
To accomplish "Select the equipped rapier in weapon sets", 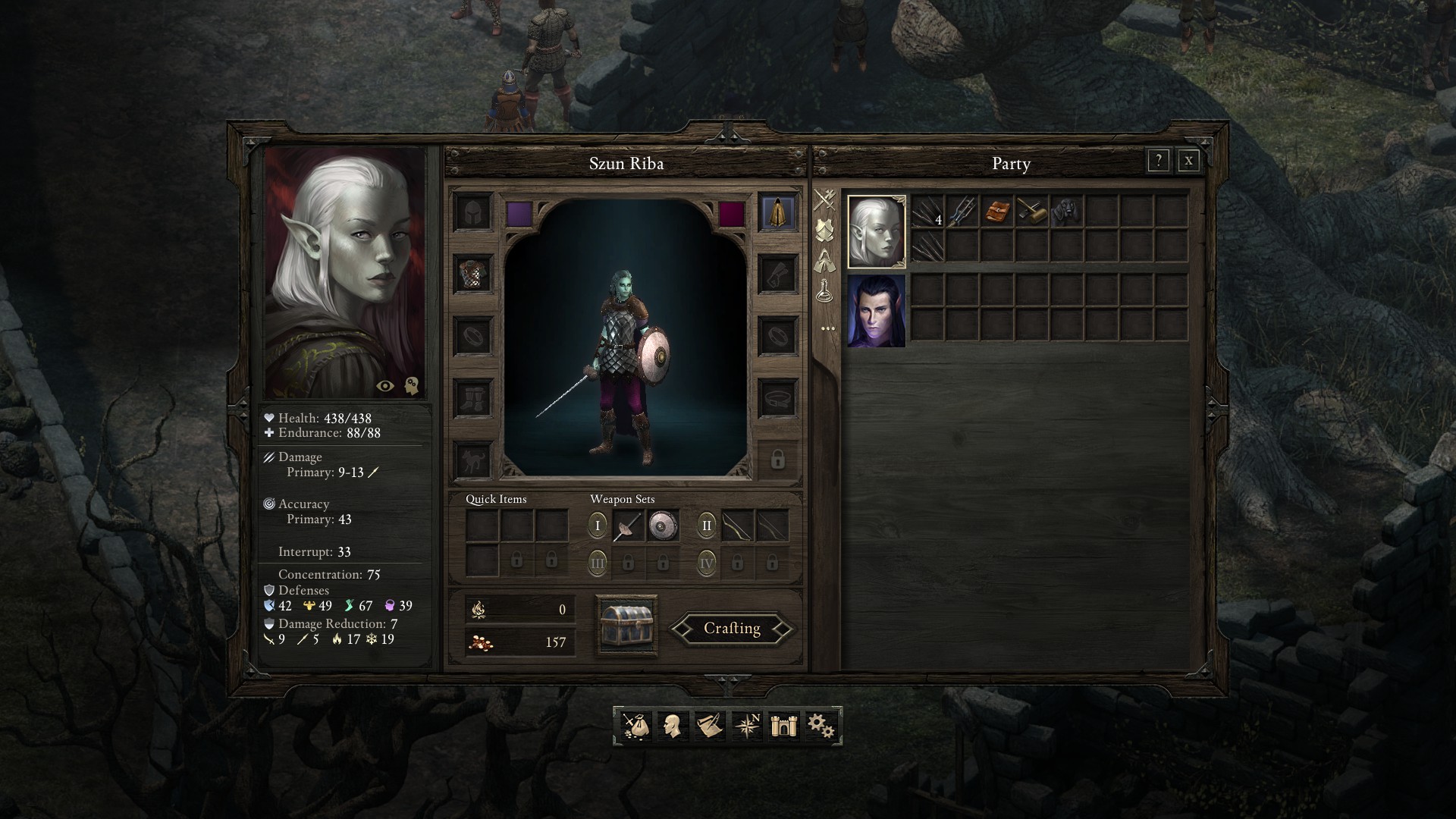I will pos(628,526).
